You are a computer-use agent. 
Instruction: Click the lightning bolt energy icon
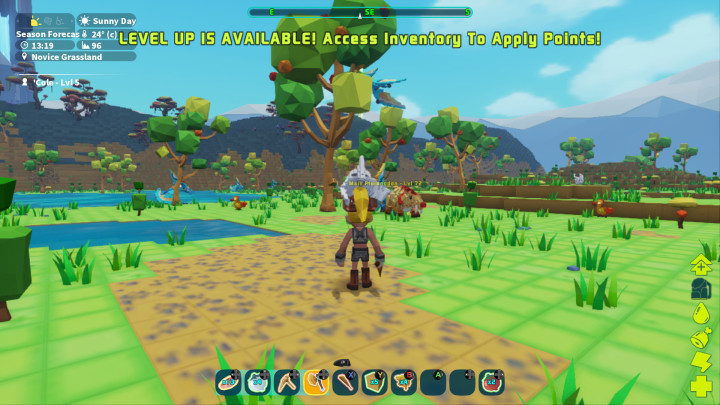701,361
